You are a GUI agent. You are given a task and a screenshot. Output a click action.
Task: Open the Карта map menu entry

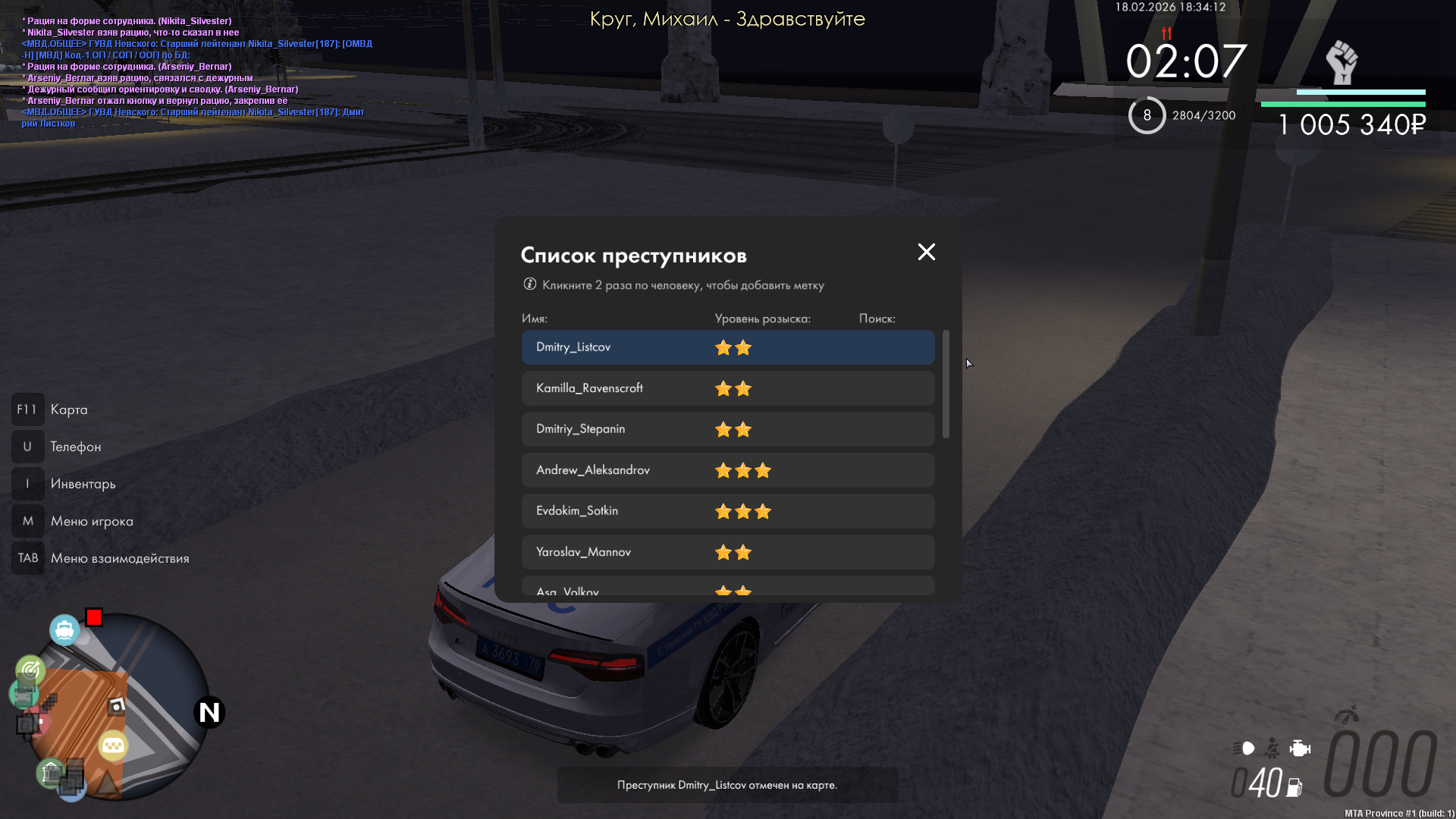68,409
